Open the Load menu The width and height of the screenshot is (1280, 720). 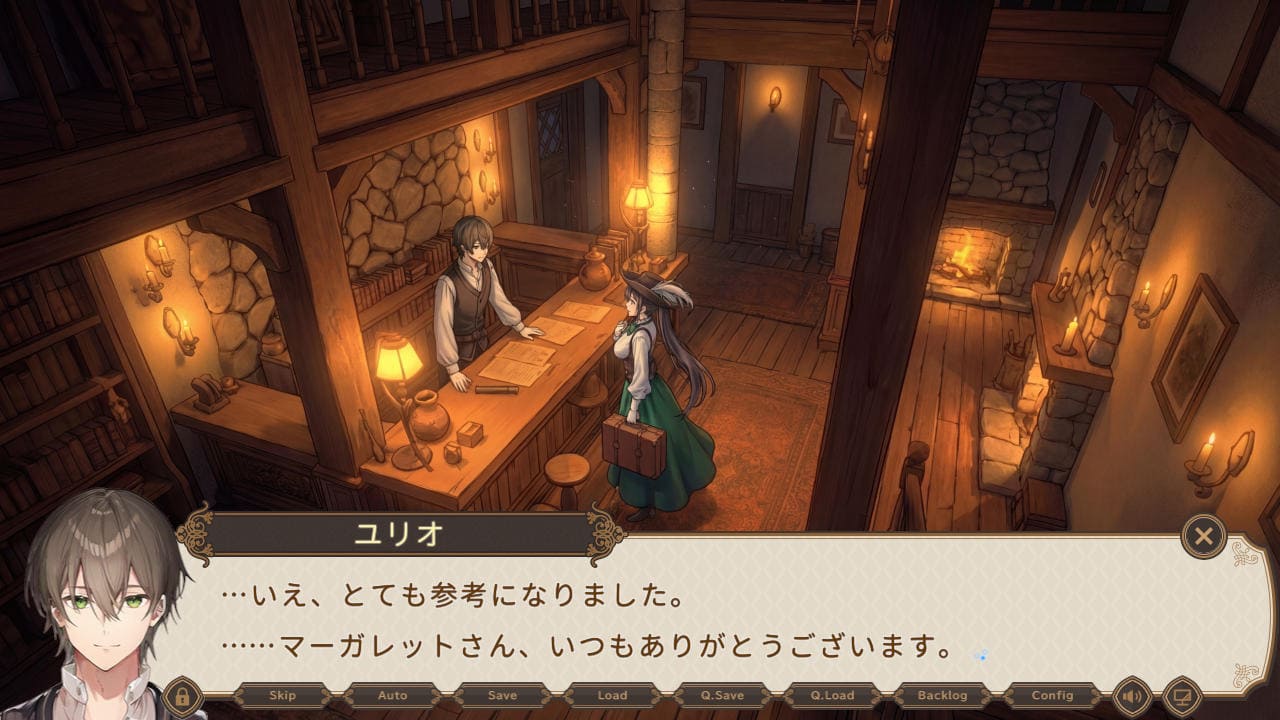[x=612, y=695]
